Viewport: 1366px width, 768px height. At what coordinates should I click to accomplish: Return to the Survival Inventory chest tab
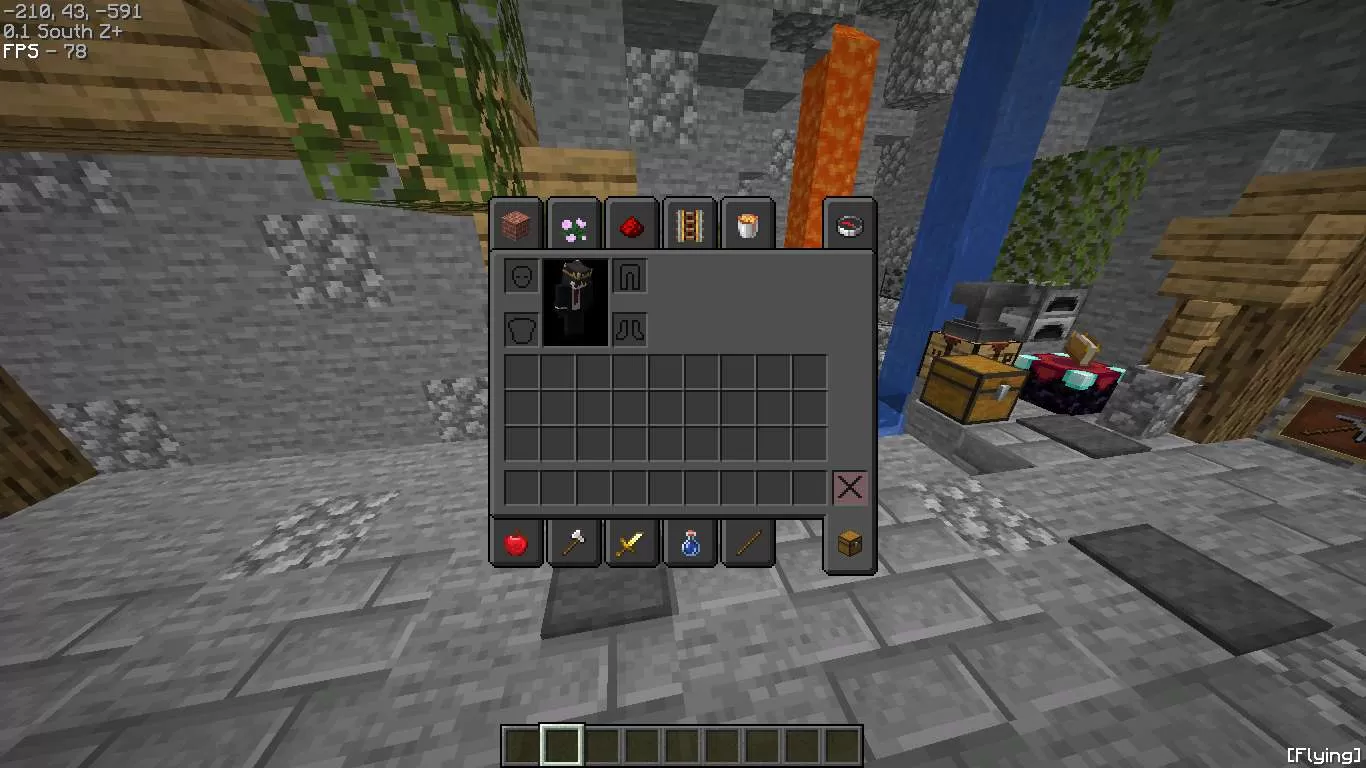(849, 543)
